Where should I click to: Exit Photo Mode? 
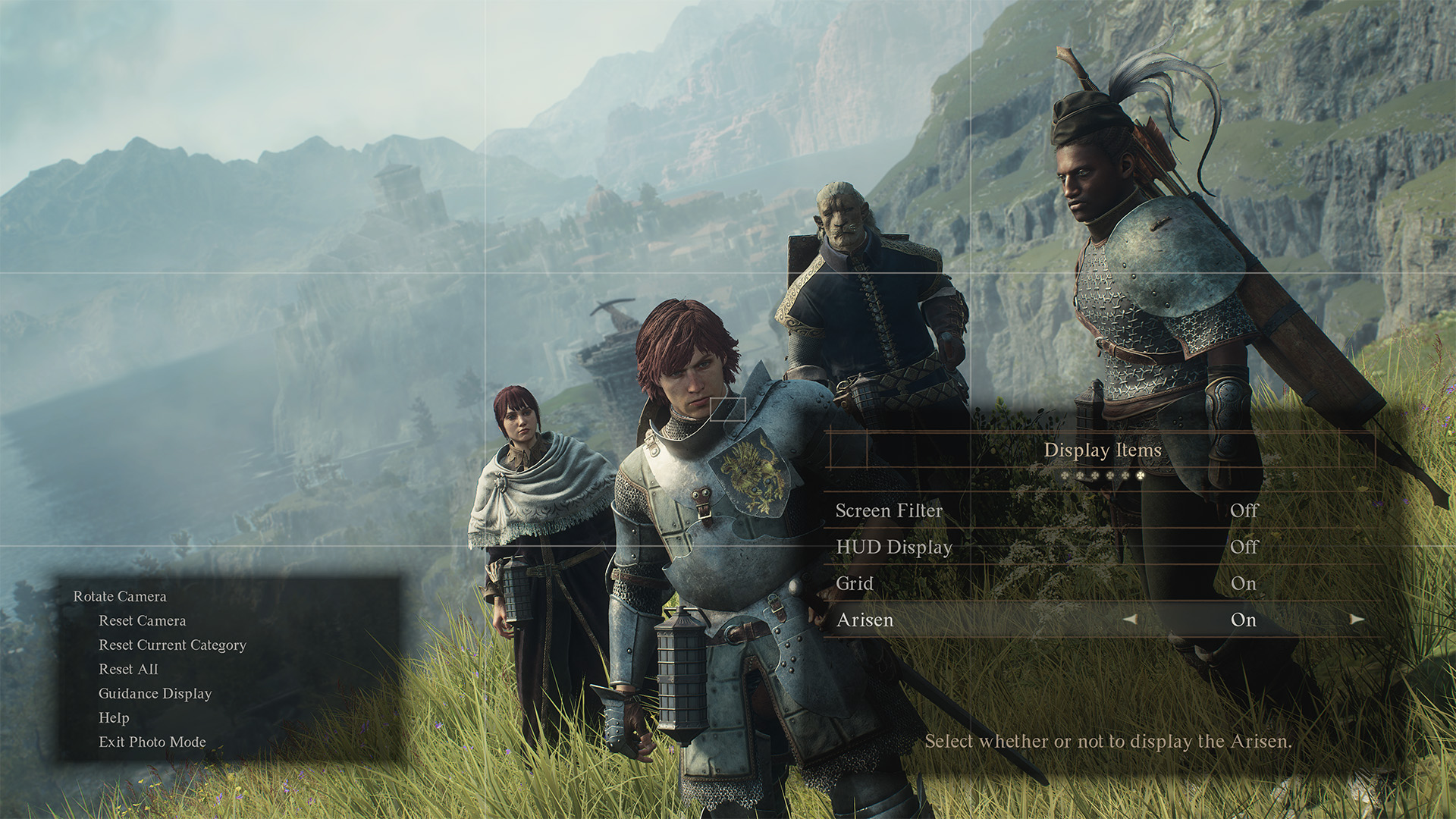pyautogui.click(x=152, y=742)
